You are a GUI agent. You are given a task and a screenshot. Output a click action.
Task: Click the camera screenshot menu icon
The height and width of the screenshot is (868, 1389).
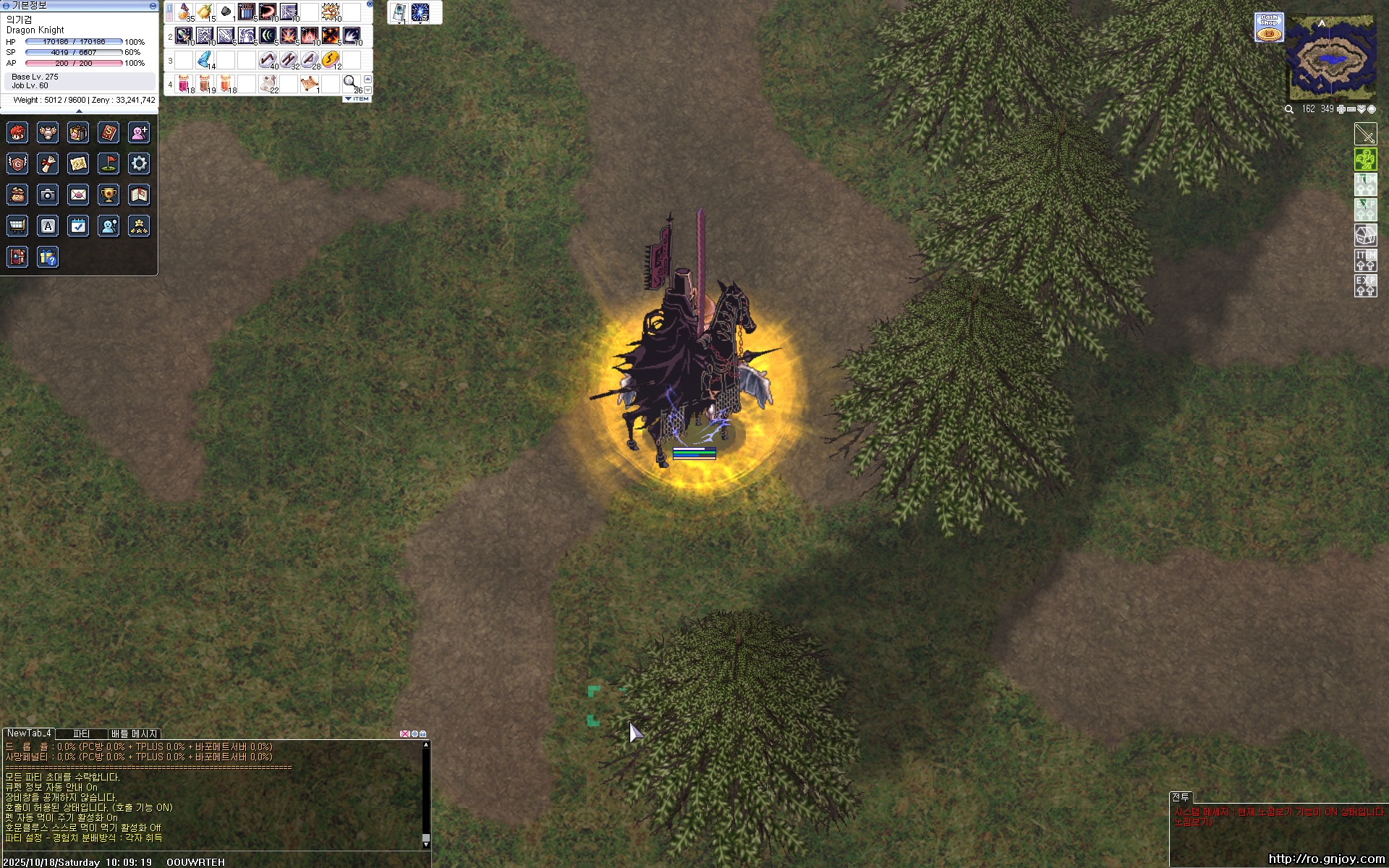point(48,195)
